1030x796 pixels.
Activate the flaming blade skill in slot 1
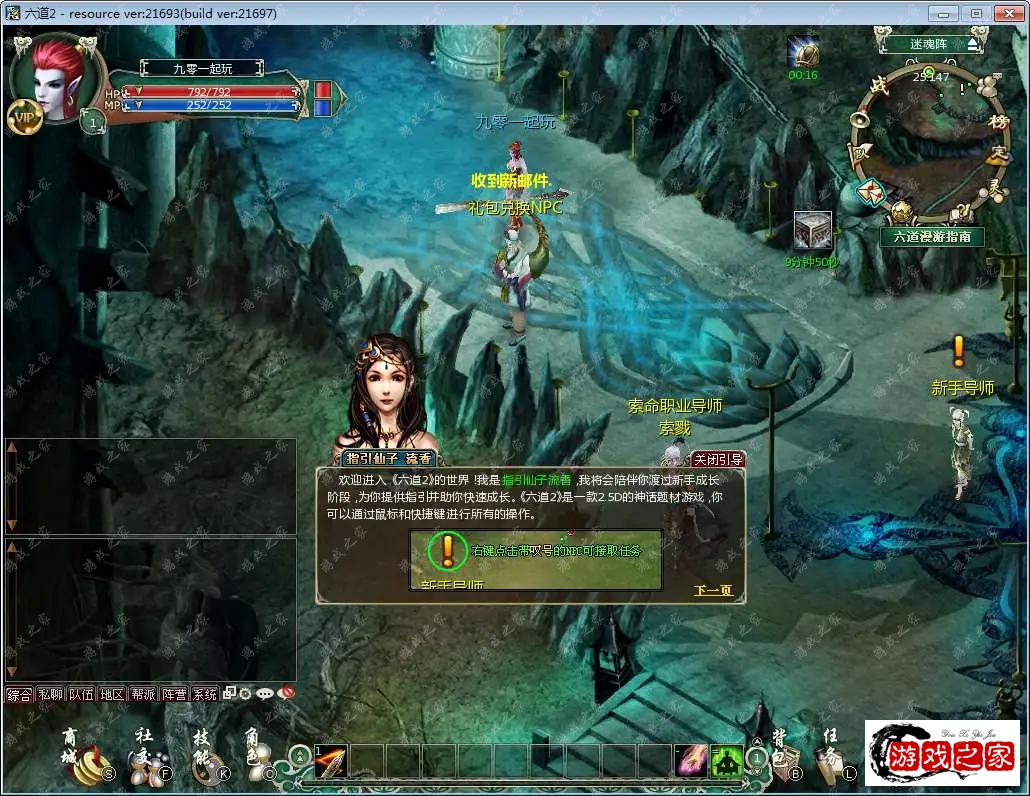331,761
